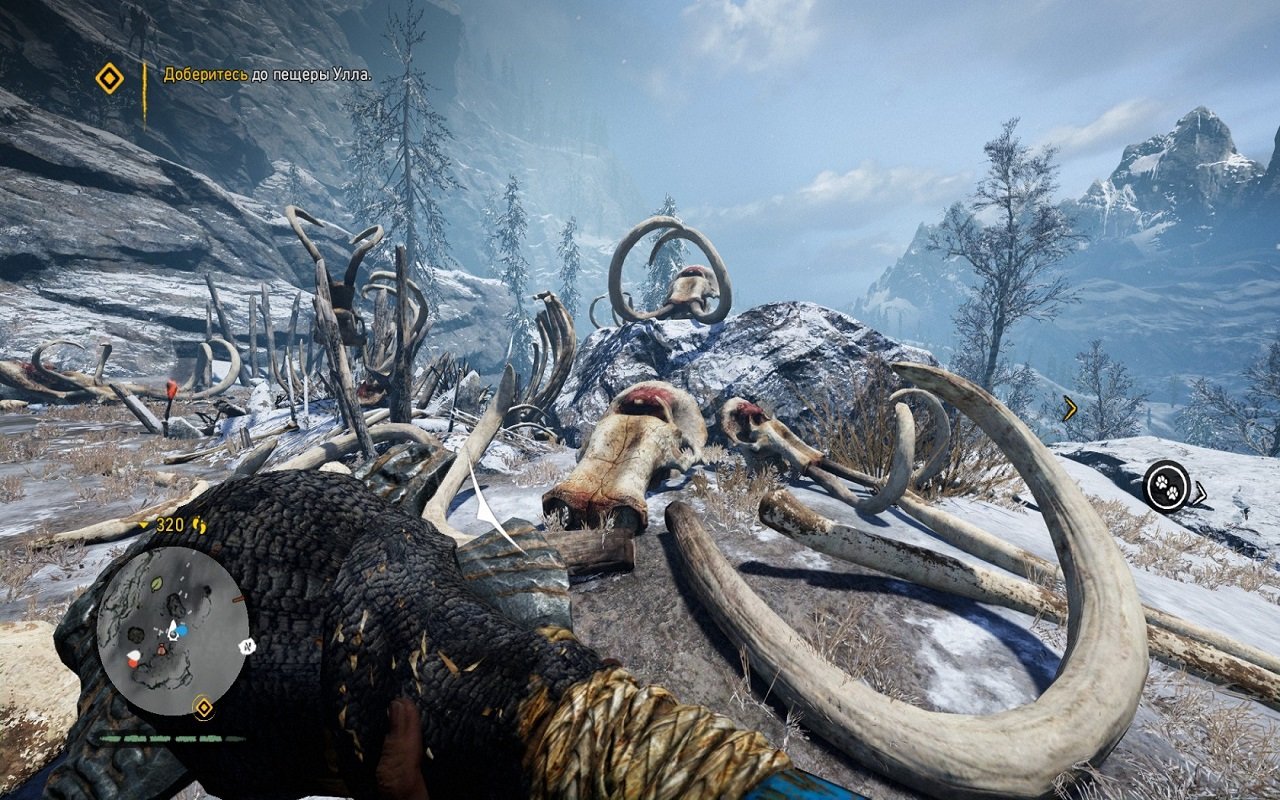Image resolution: width=1280 pixels, height=800 pixels.
Task: Click the red and white minimap marker
Action: pos(133,658)
